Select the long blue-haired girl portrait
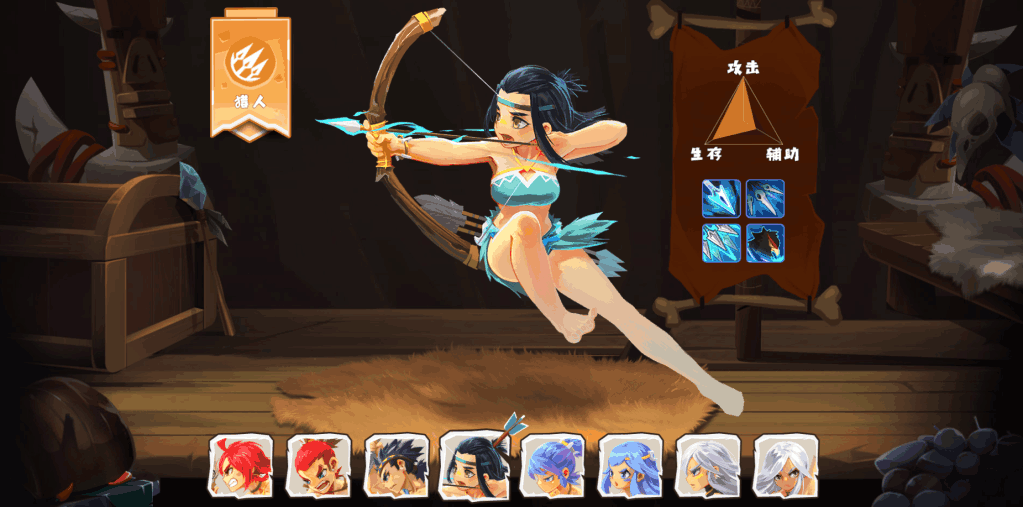This screenshot has height=507, width=1023. click(x=630, y=465)
